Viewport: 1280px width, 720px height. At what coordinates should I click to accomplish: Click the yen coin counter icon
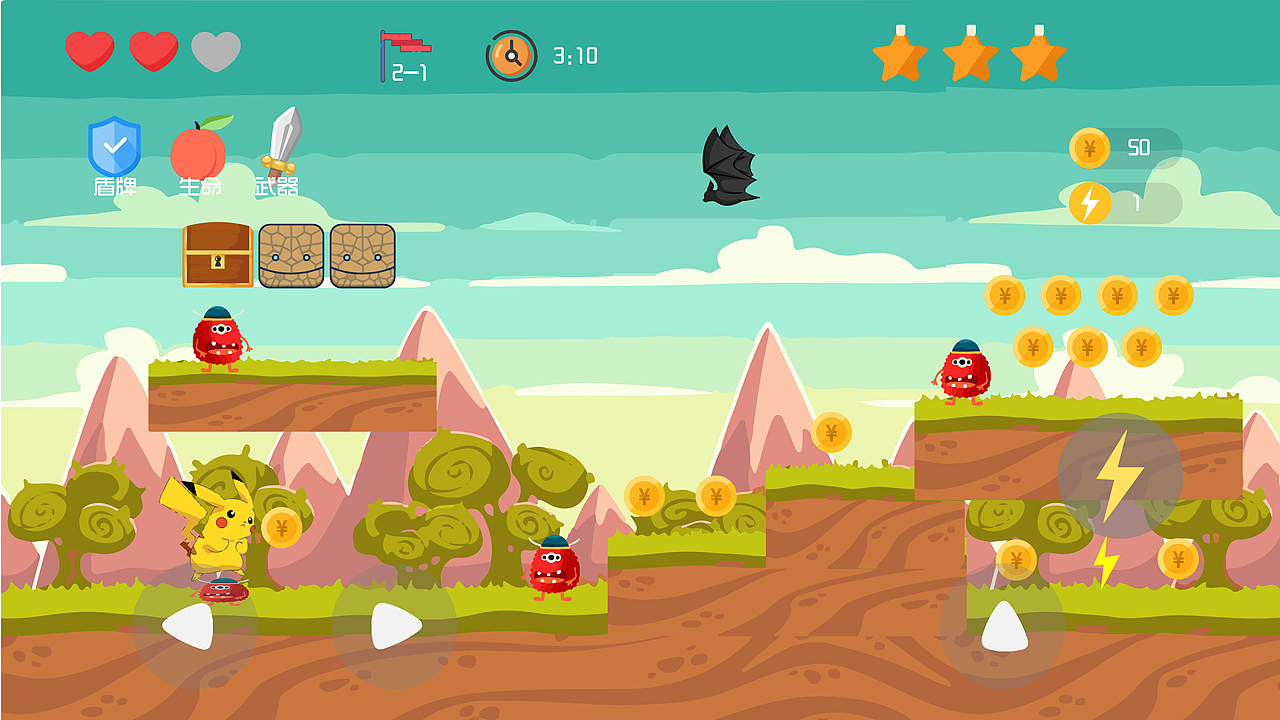[1089, 148]
